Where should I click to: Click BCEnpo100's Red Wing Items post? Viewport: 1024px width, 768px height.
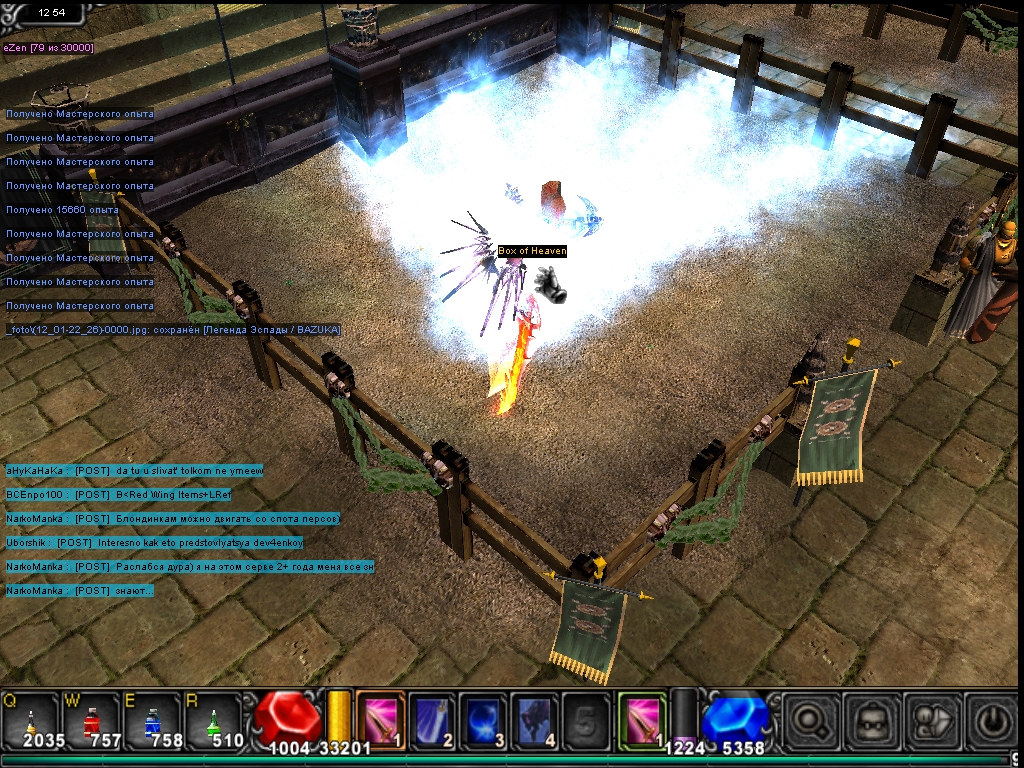click(118, 495)
